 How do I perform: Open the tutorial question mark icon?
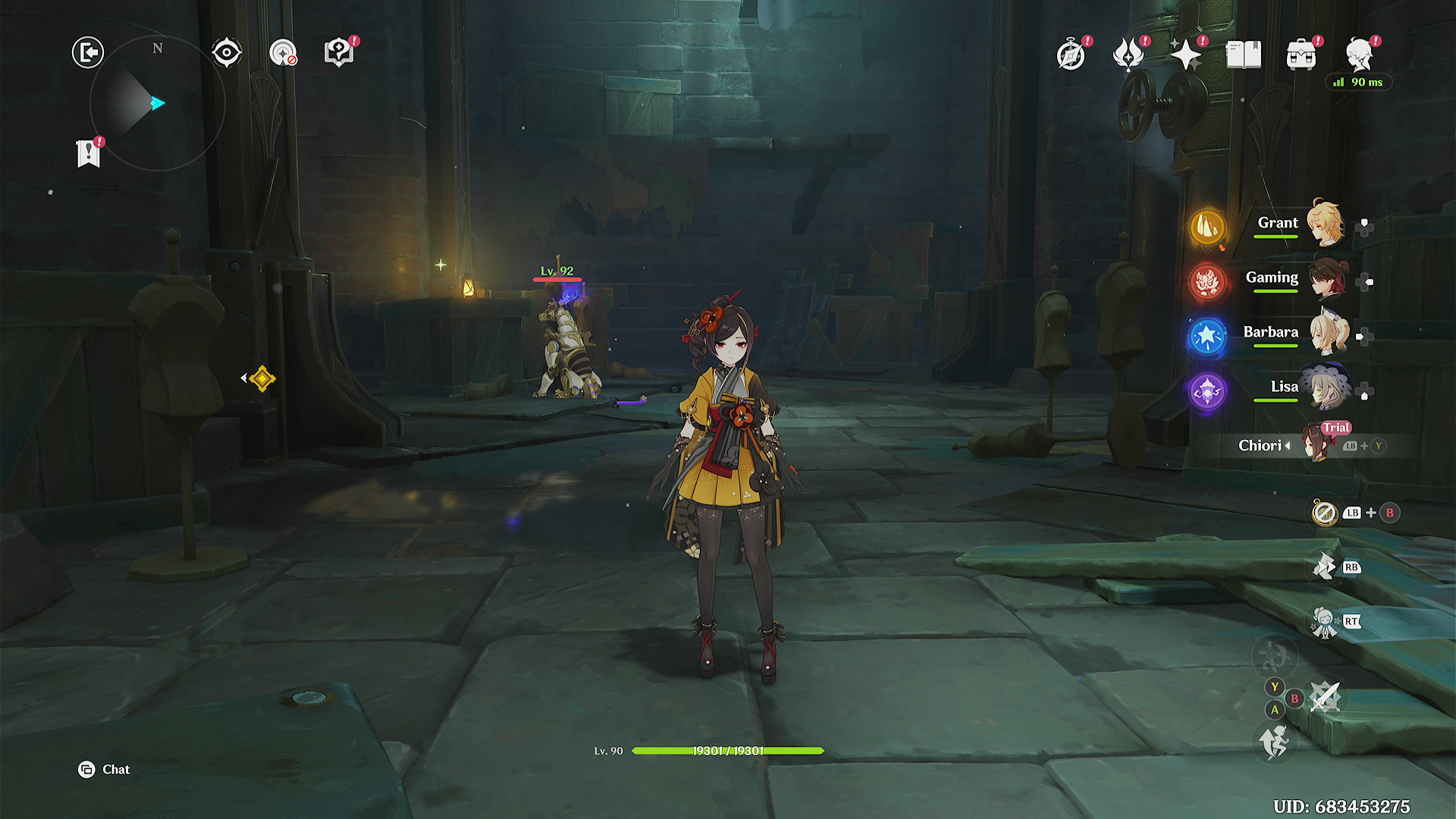click(339, 52)
